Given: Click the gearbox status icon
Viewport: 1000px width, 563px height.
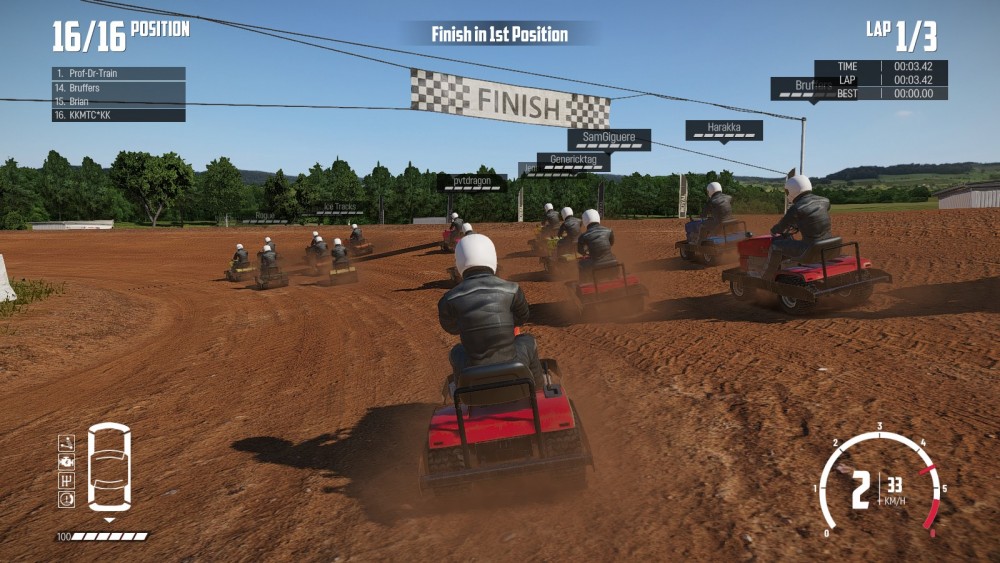Looking at the screenshot, I should [x=66, y=480].
